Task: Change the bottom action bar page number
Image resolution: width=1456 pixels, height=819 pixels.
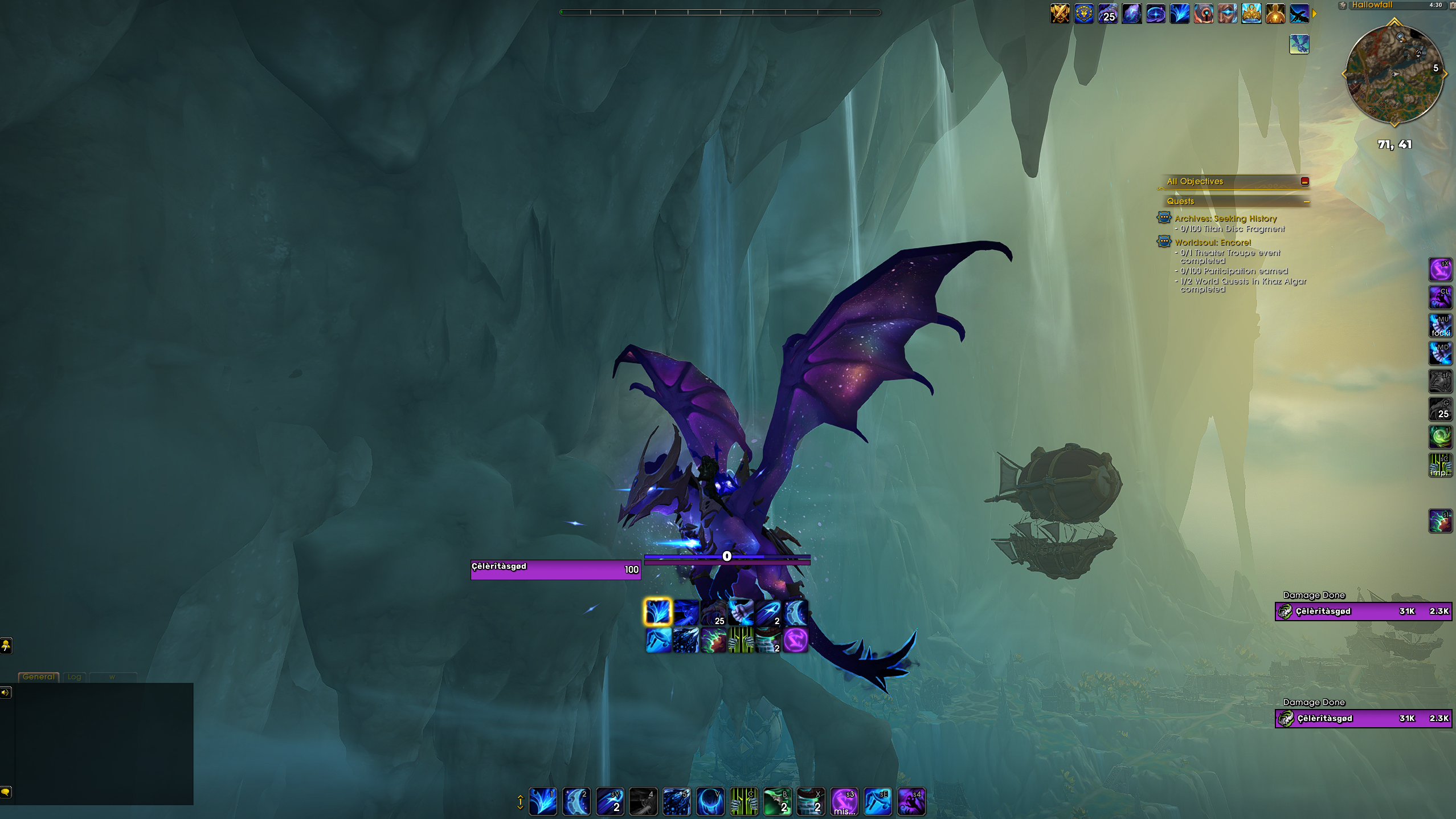Action: click(x=520, y=802)
